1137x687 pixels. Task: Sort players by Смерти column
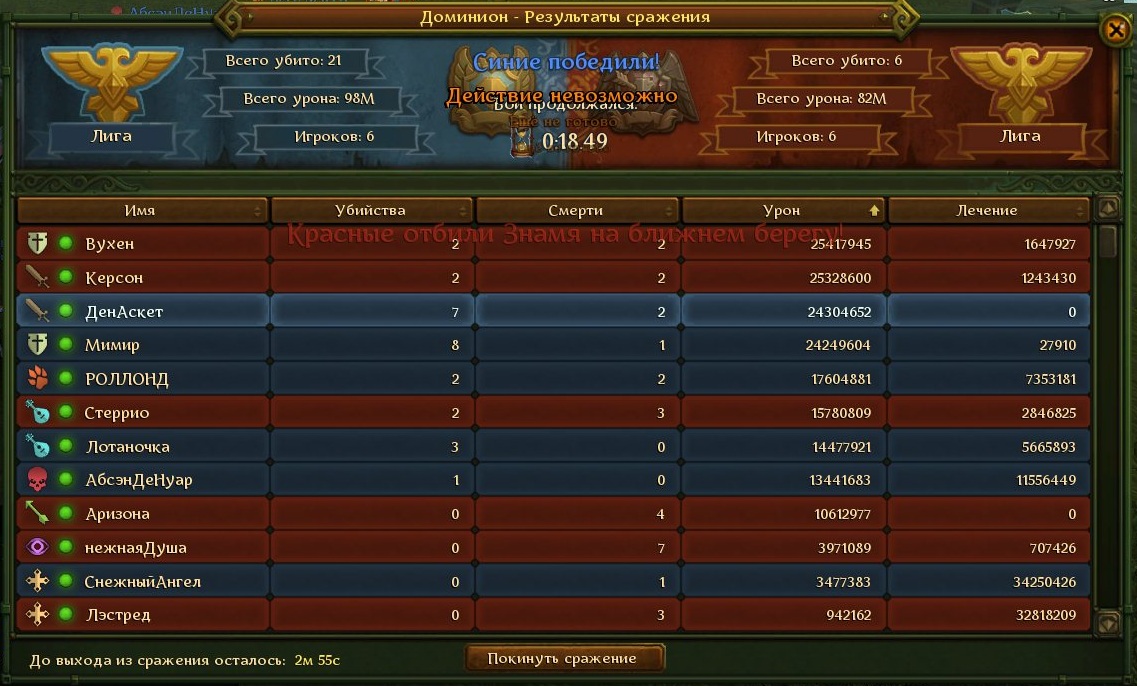(577, 211)
